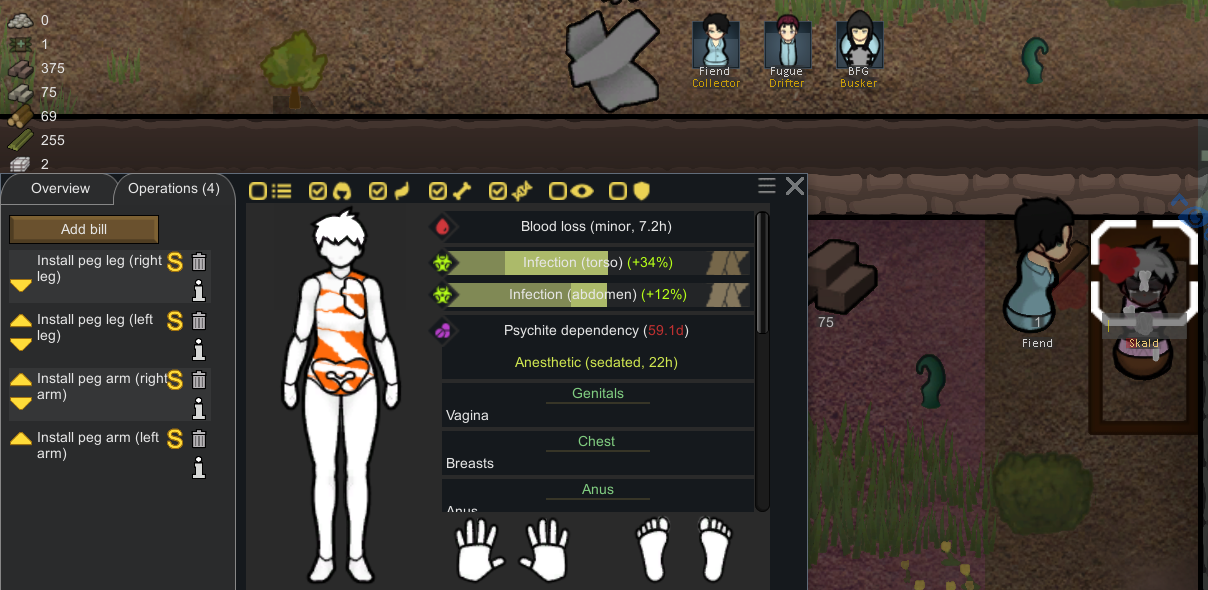Delete the right arm peg arm bill
1208x590 pixels.
(199, 380)
